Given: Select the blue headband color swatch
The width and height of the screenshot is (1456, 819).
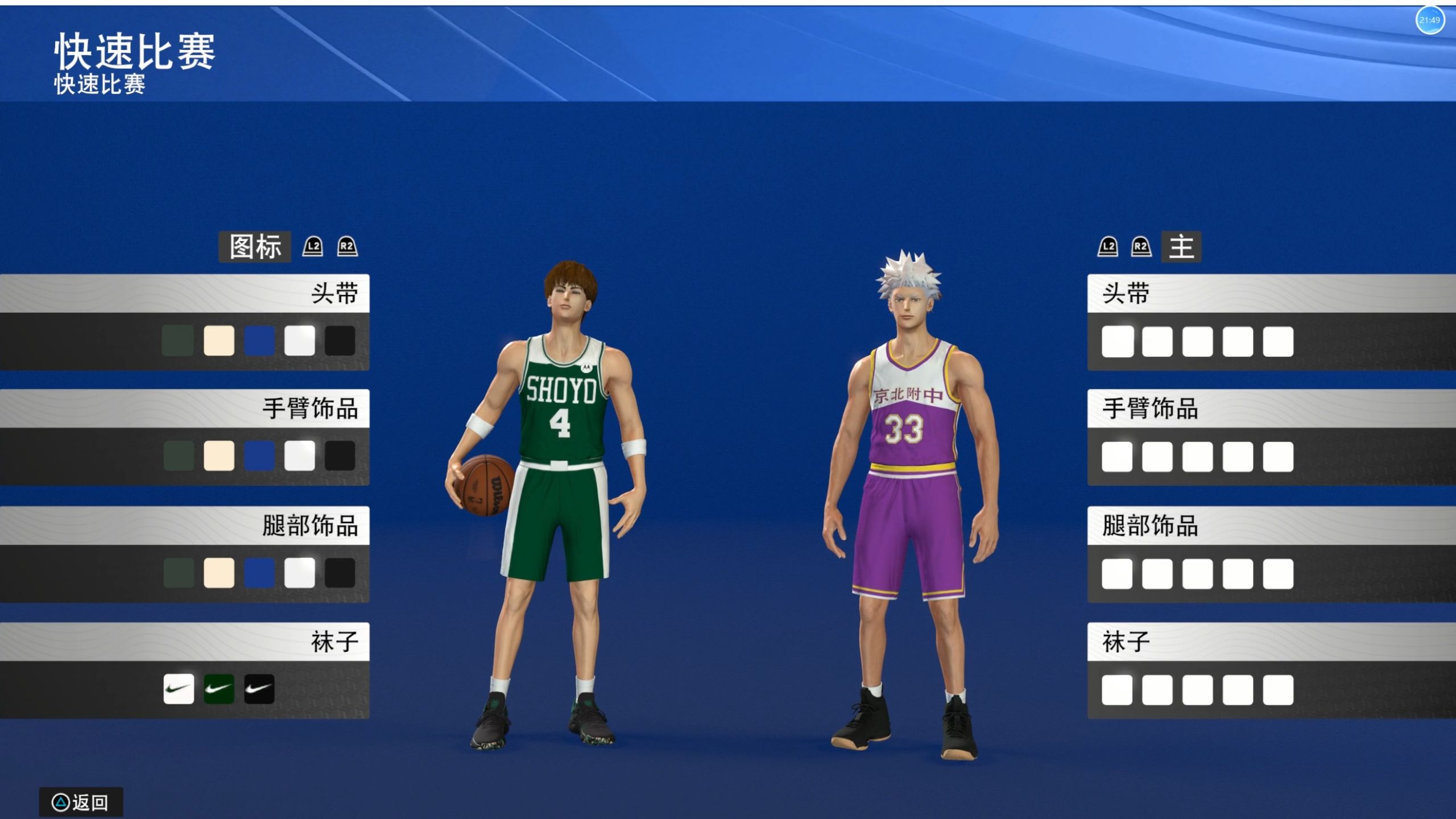Looking at the screenshot, I should point(259,341).
